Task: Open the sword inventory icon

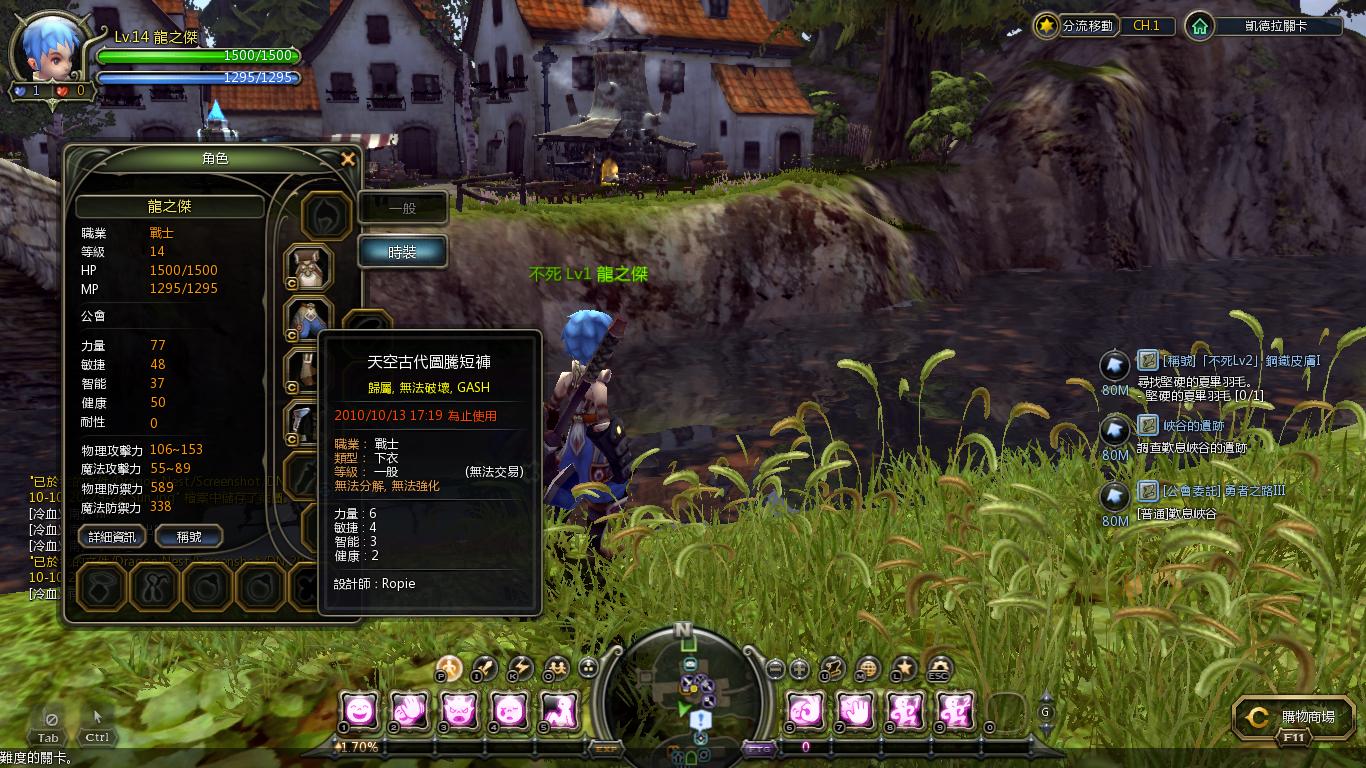Action: 485,668
